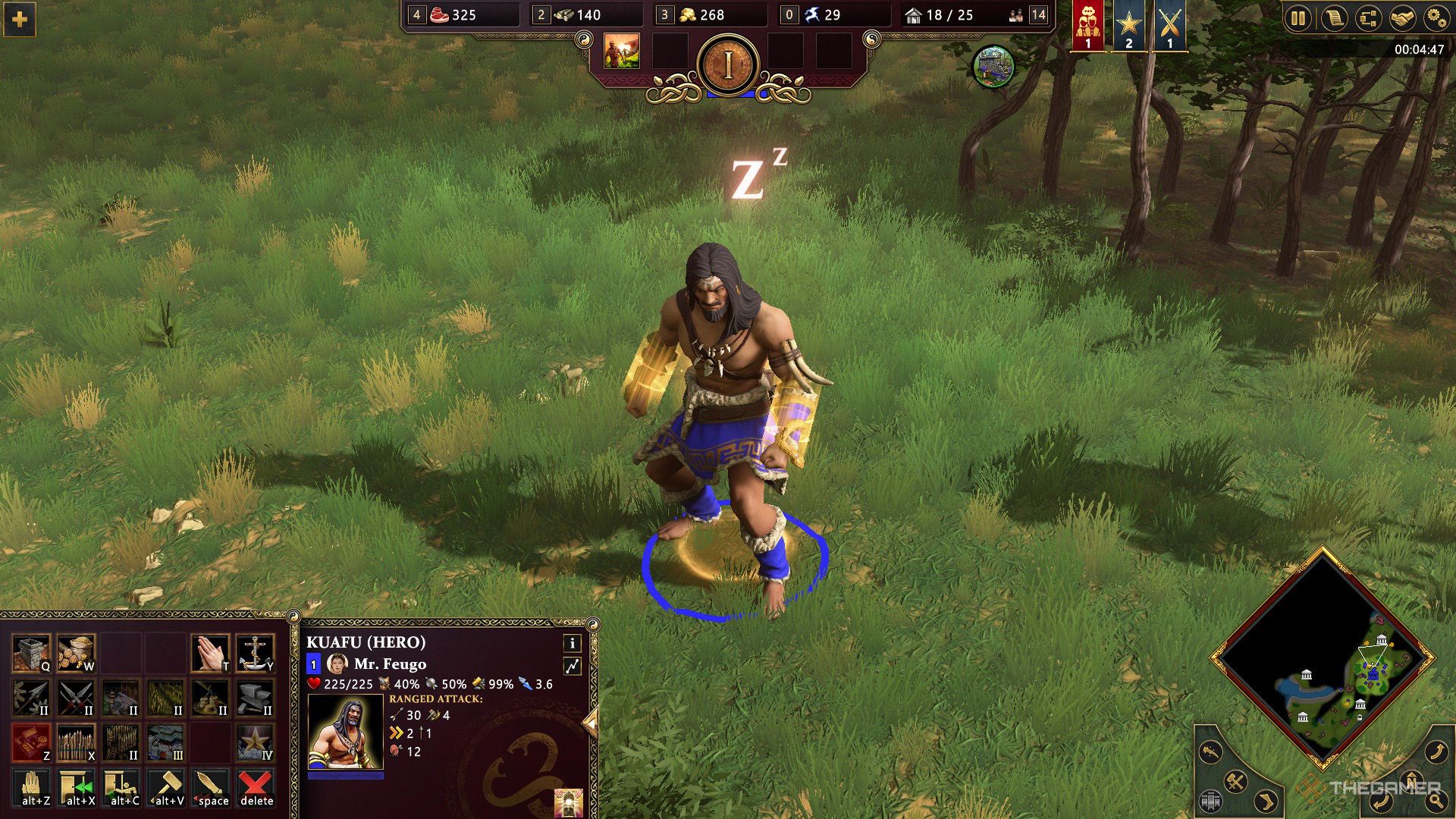The image size is (1456, 819).
Task: Open the tech tree icon in top bar
Action: point(1367,19)
